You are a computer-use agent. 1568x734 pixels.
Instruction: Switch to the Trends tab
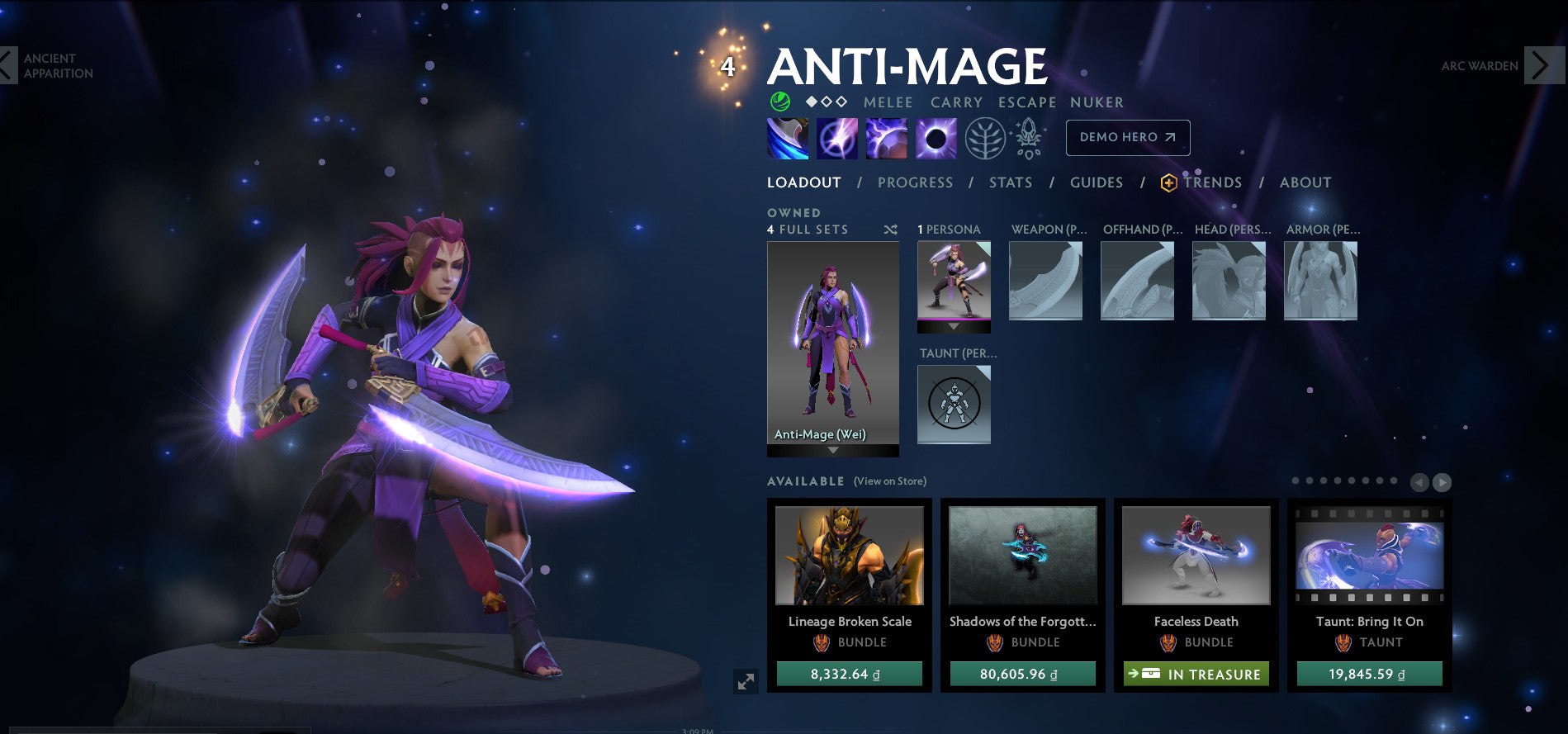click(1211, 182)
